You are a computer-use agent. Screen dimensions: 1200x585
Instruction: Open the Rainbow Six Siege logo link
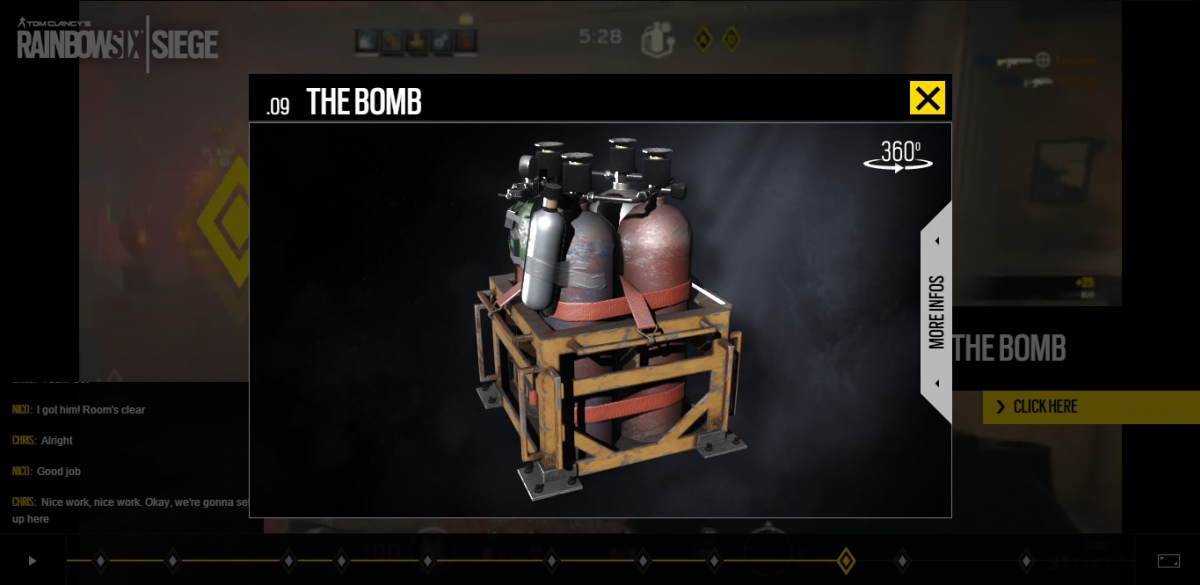[118, 44]
